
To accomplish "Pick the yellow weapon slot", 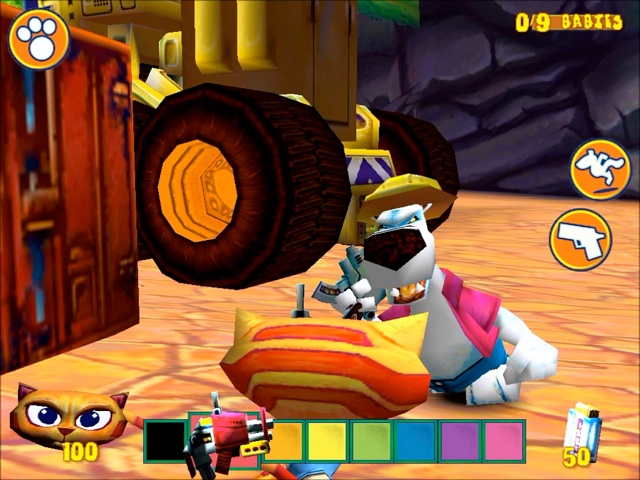I will point(327,441).
